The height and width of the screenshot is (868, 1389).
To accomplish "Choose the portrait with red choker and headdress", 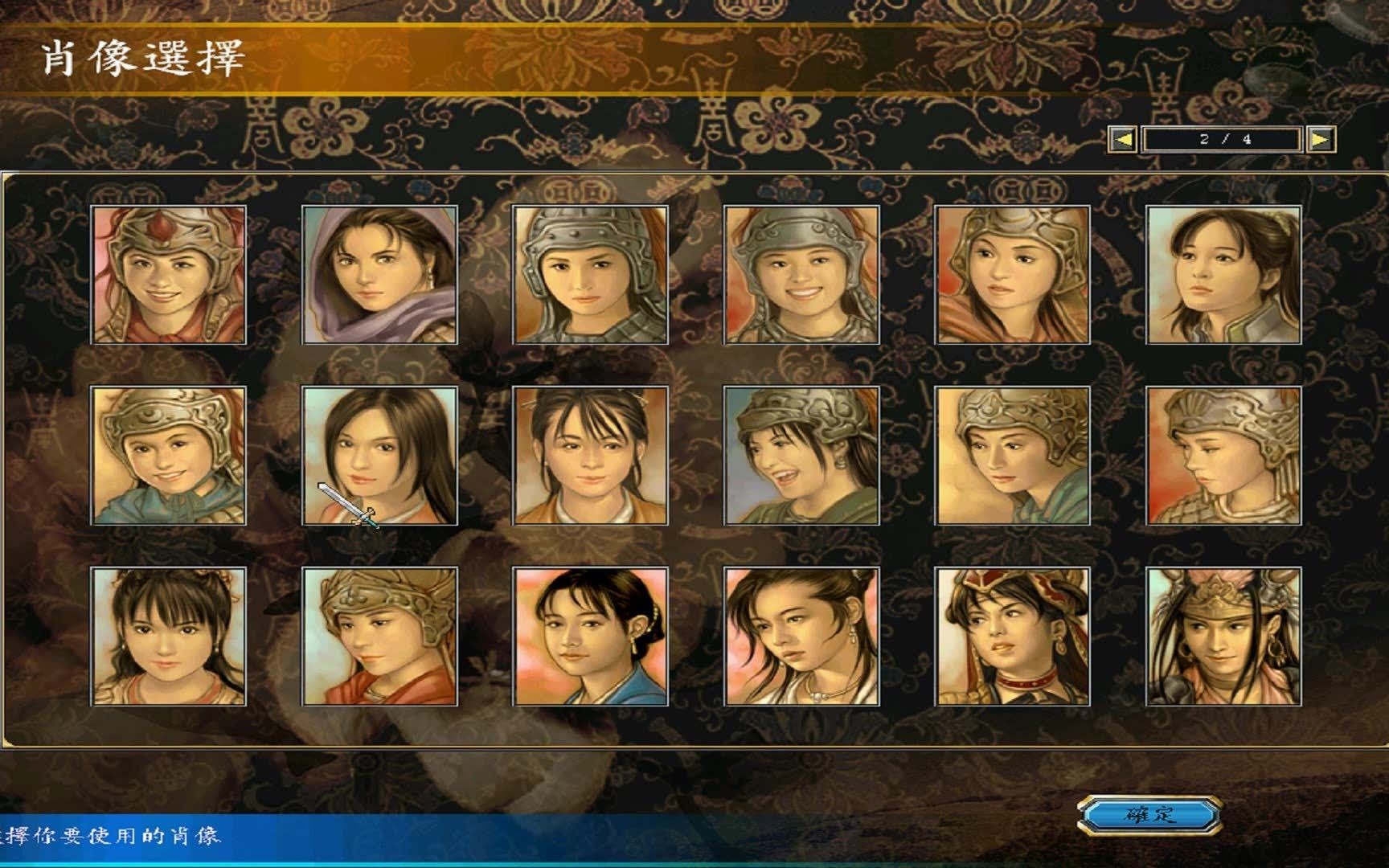I will [x=1013, y=637].
